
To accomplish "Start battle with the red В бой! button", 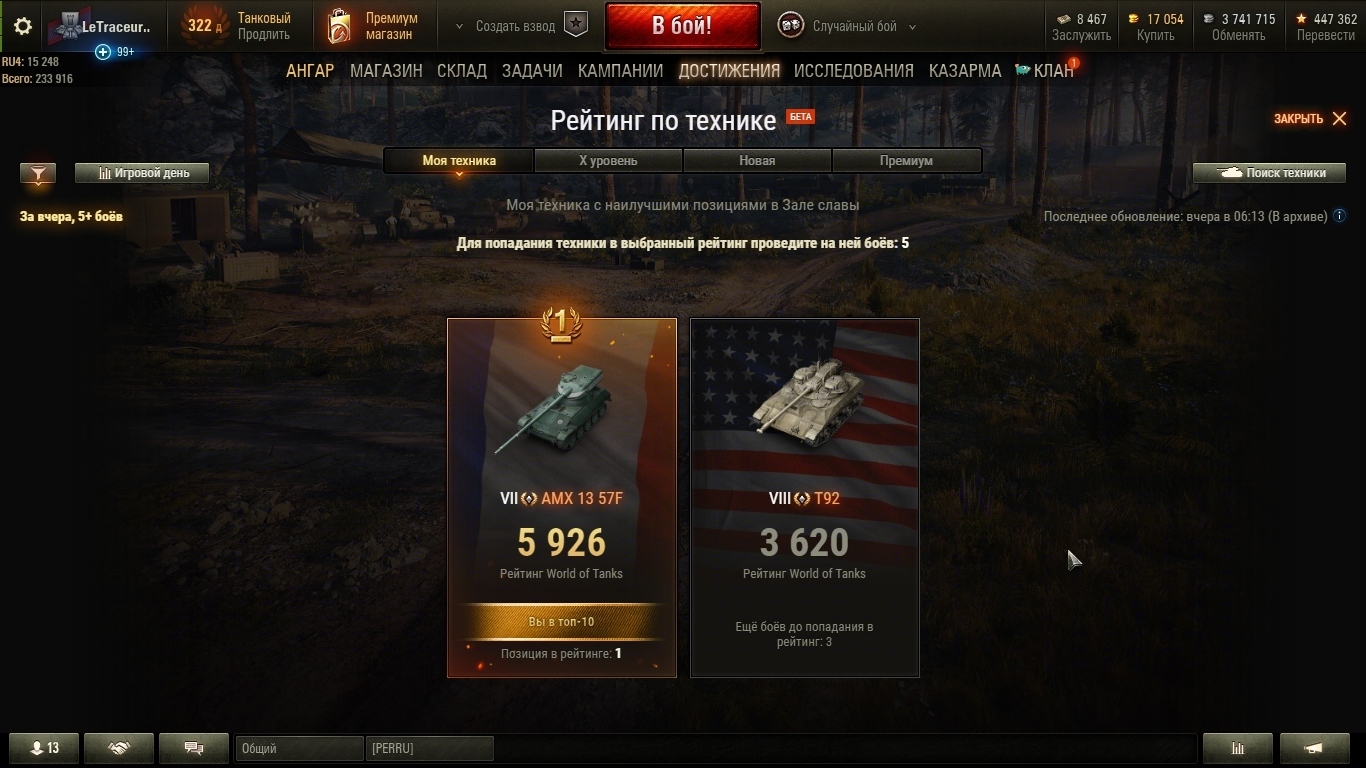I will 682,26.
